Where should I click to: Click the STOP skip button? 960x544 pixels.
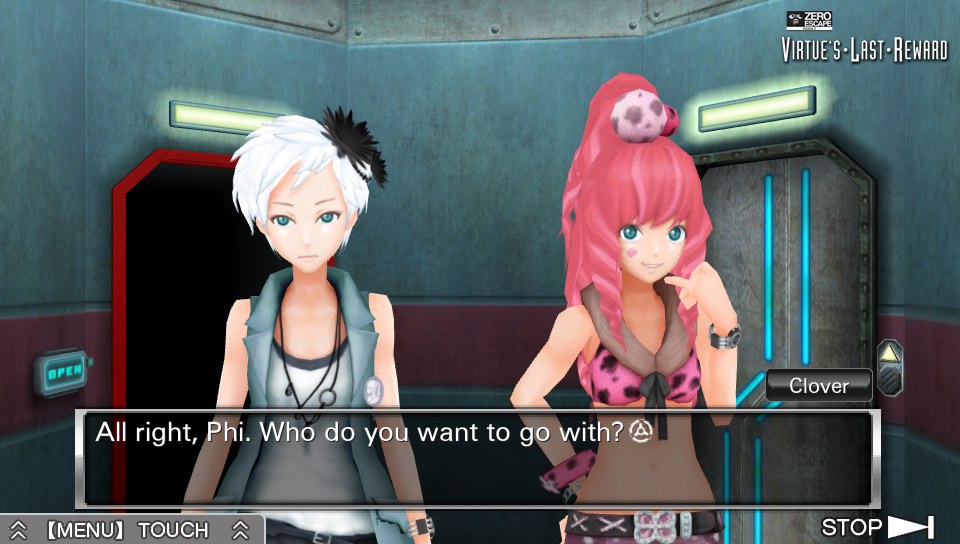877,527
